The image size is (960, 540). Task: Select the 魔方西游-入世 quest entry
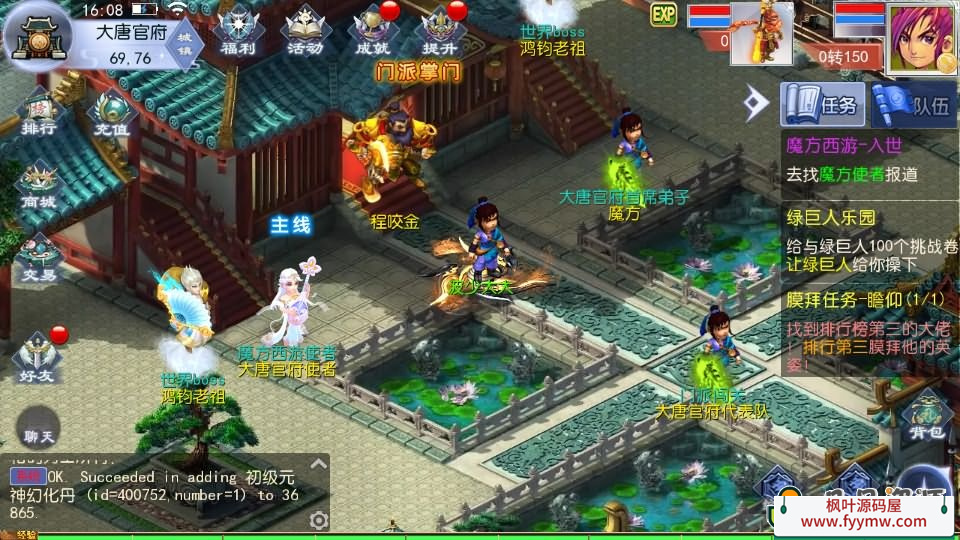(x=868, y=159)
